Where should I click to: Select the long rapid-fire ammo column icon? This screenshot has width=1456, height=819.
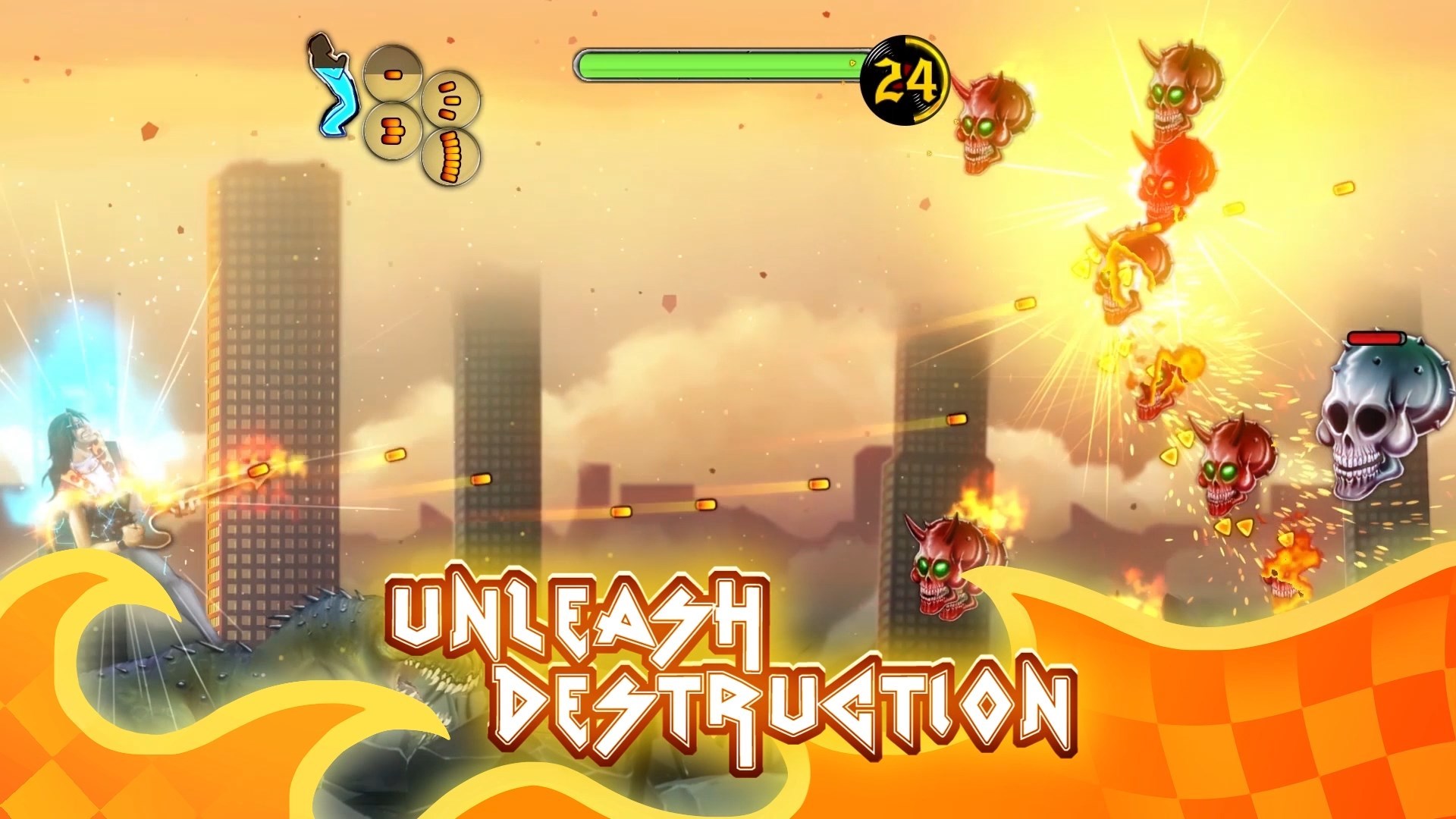[450, 158]
